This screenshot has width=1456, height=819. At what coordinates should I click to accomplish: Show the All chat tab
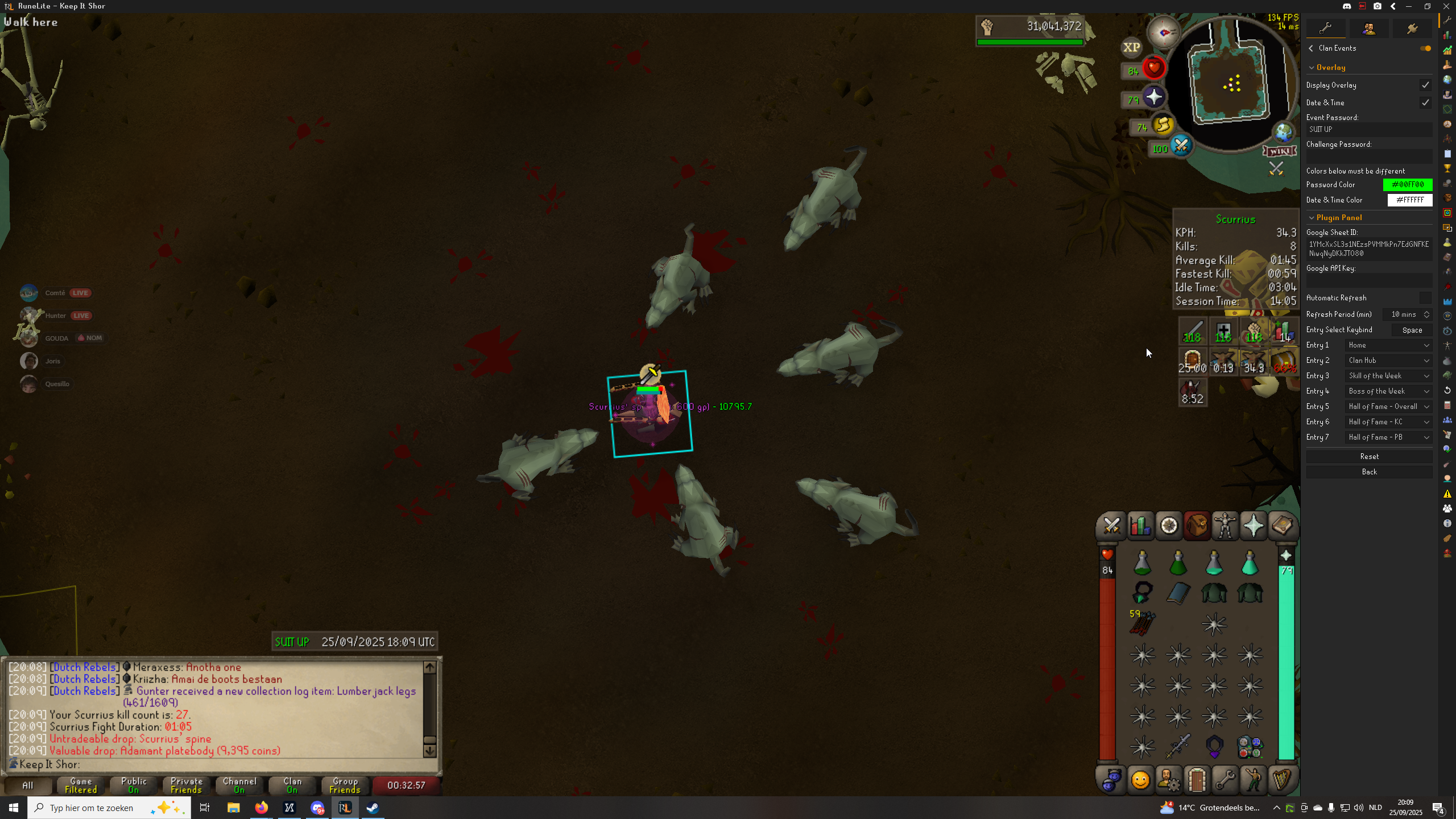coord(28,785)
